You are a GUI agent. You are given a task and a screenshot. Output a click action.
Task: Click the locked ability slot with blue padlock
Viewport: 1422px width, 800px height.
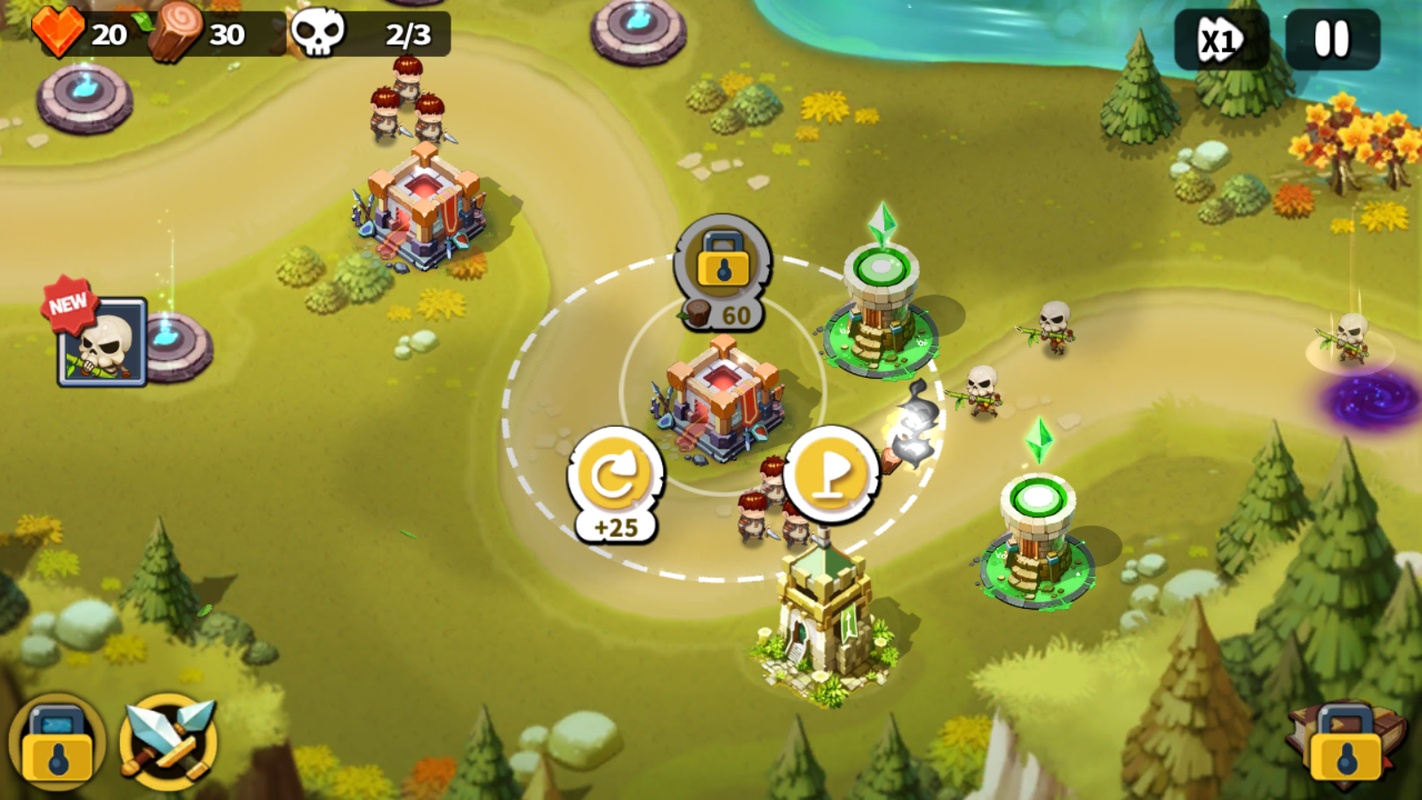pyautogui.click(x=56, y=742)
